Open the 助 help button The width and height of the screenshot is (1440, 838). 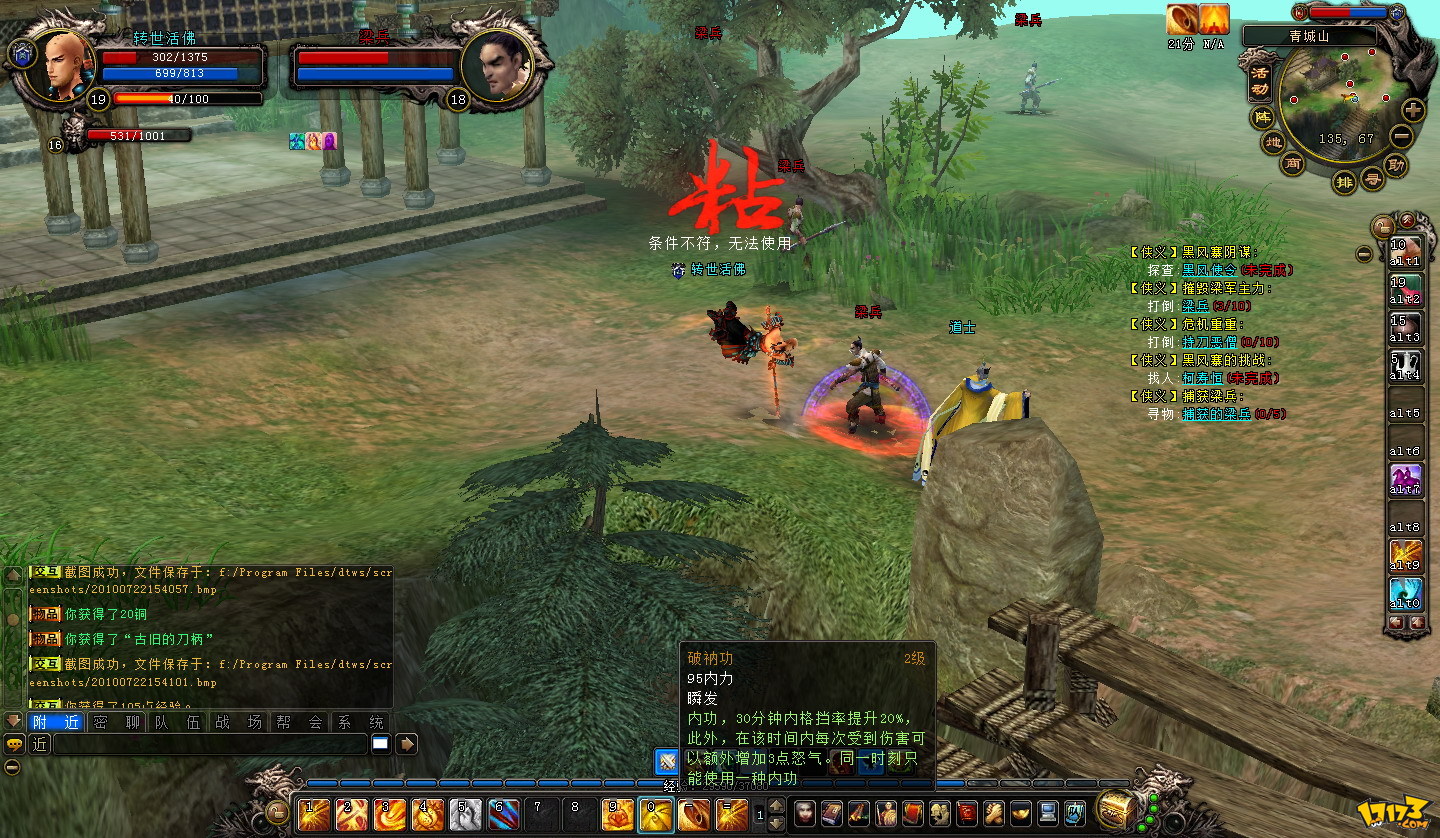coord(1396,164)
